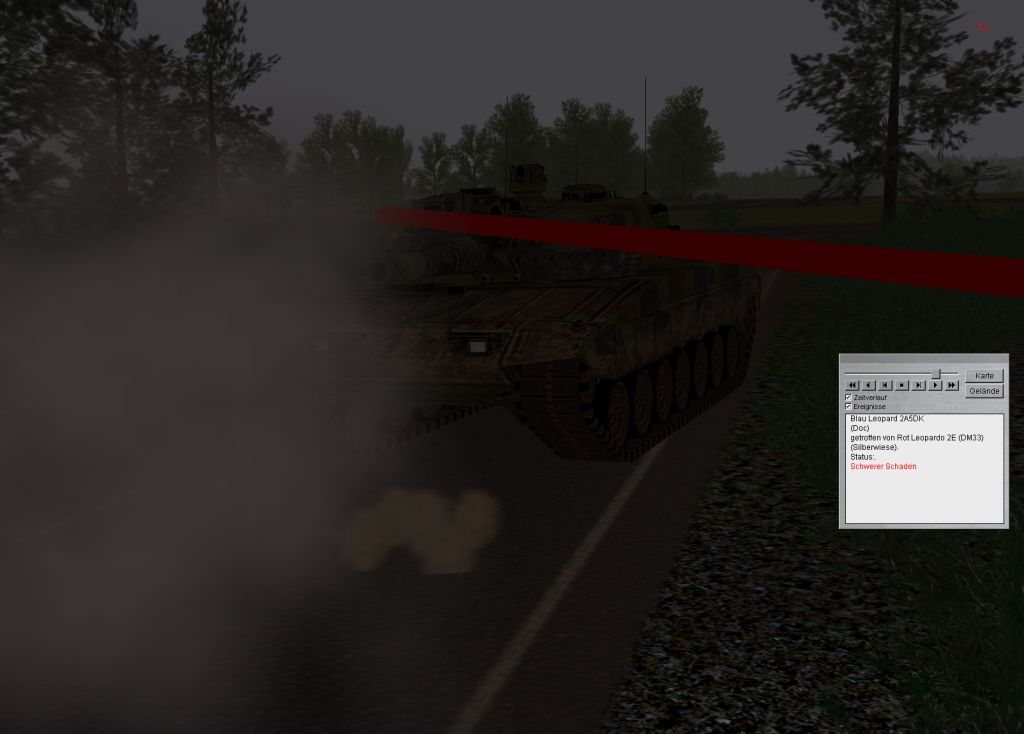Open the Karte map view
Viewport: 1024px width, 734px height.
click(x=984, y=375)
